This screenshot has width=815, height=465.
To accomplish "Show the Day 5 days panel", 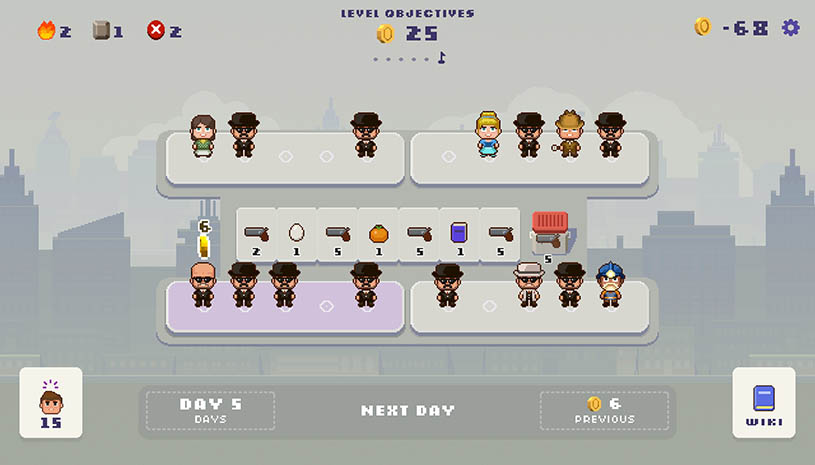I will [x=211, y=410].
